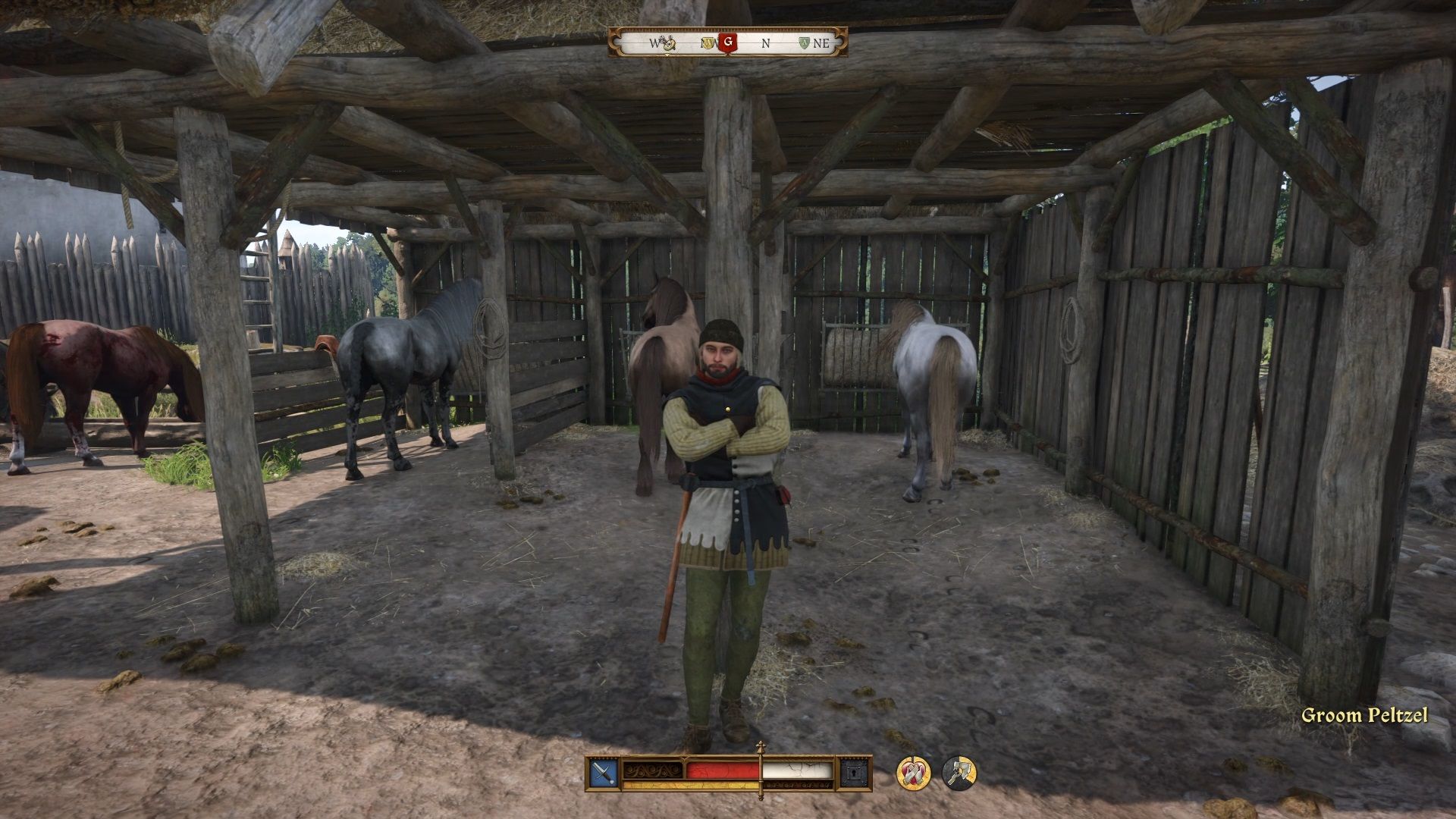Click the red G quest marker on compass
The width and height of the screenshot is (1456, 819).
click(726, 43)
